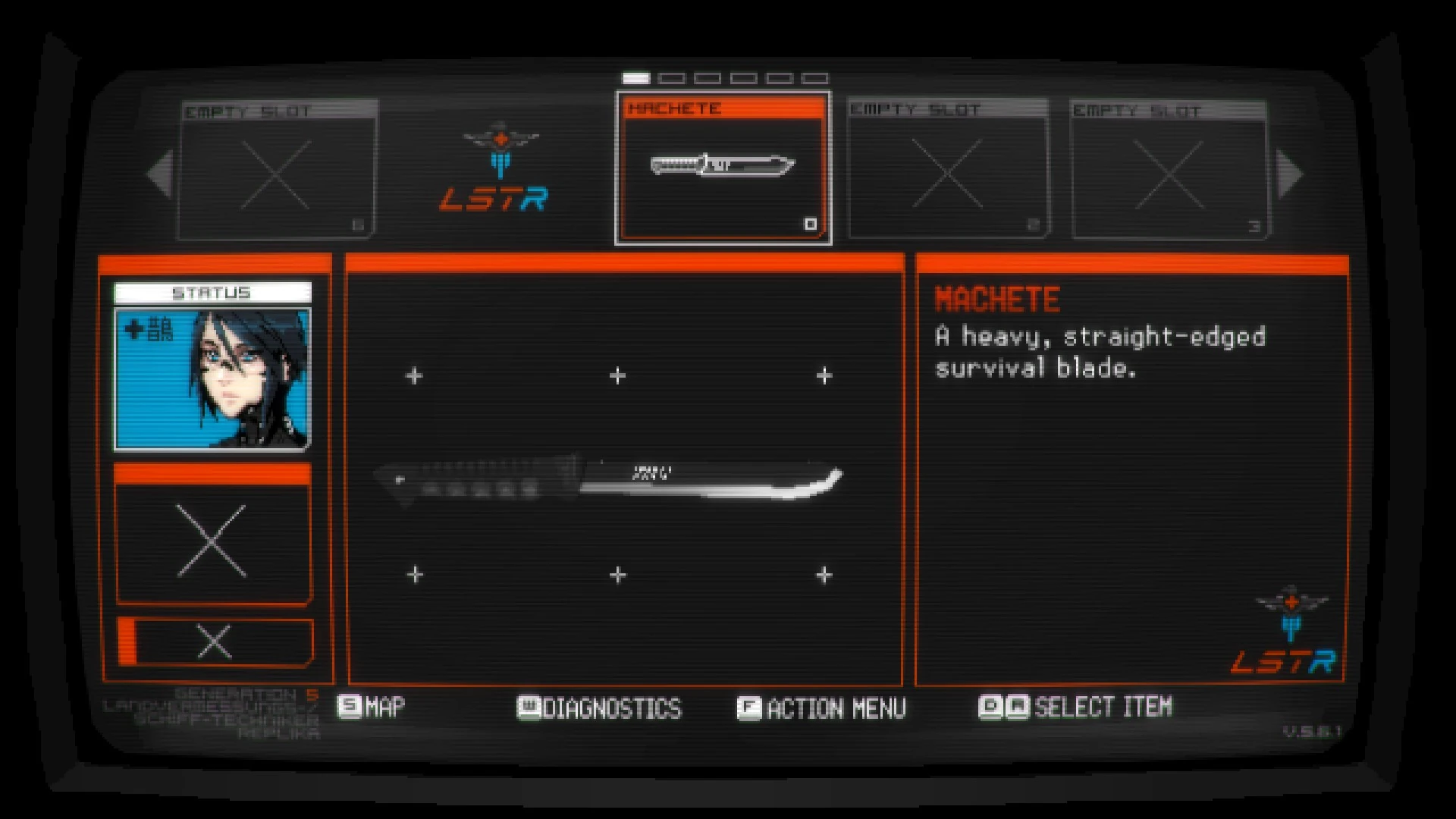The height and width of the screenshot is (819, 1456).
Task: Click the machete icon in the equipped slot
Action: [x=722, y=167]
